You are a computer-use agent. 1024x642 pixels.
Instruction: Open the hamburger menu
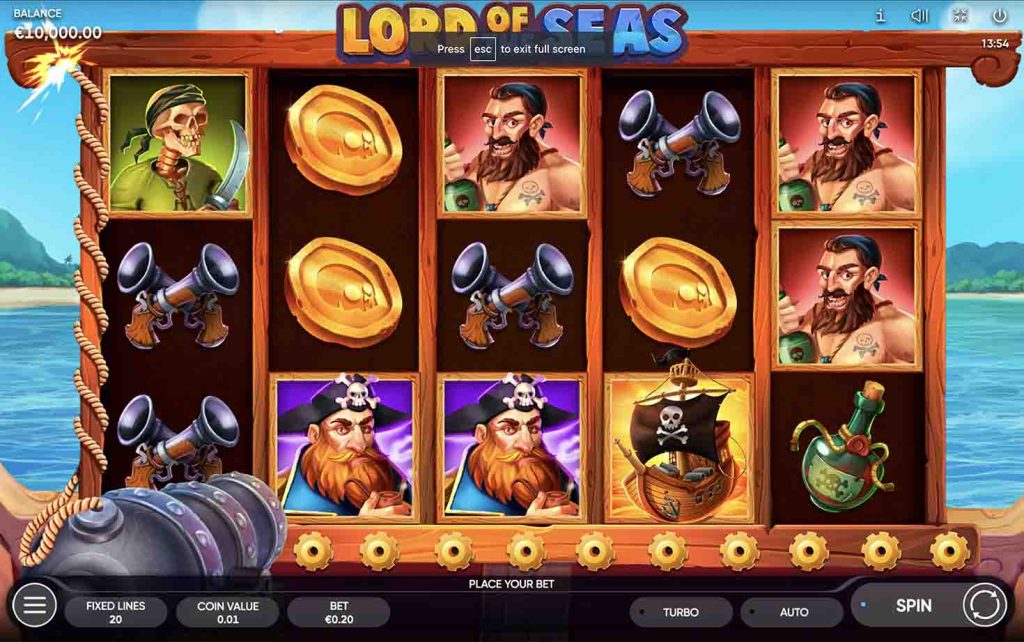pos(34,605)
